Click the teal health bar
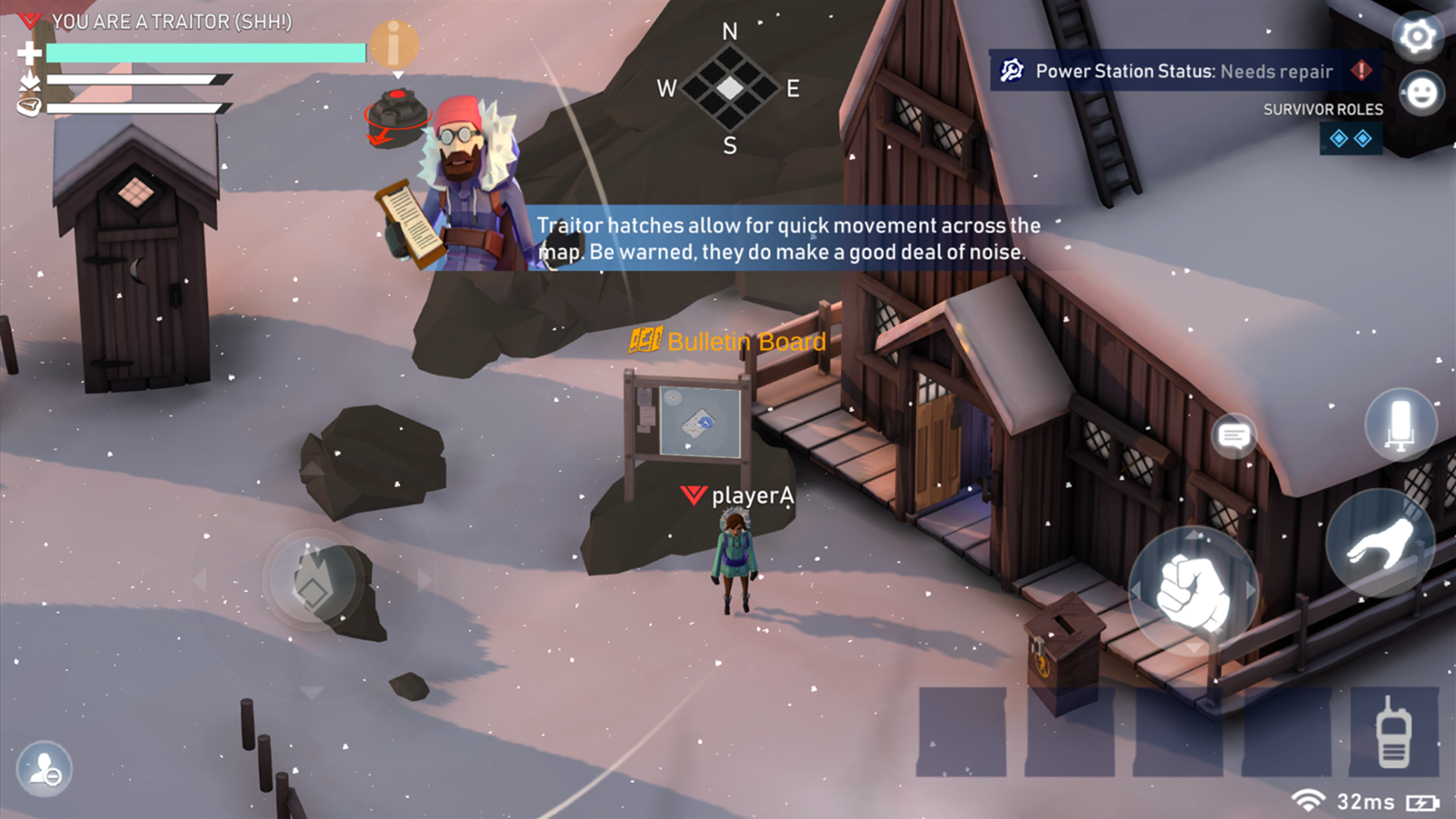Image resolution: width=1456 pixels, height=819 pixels. click(x=205, y=53)
